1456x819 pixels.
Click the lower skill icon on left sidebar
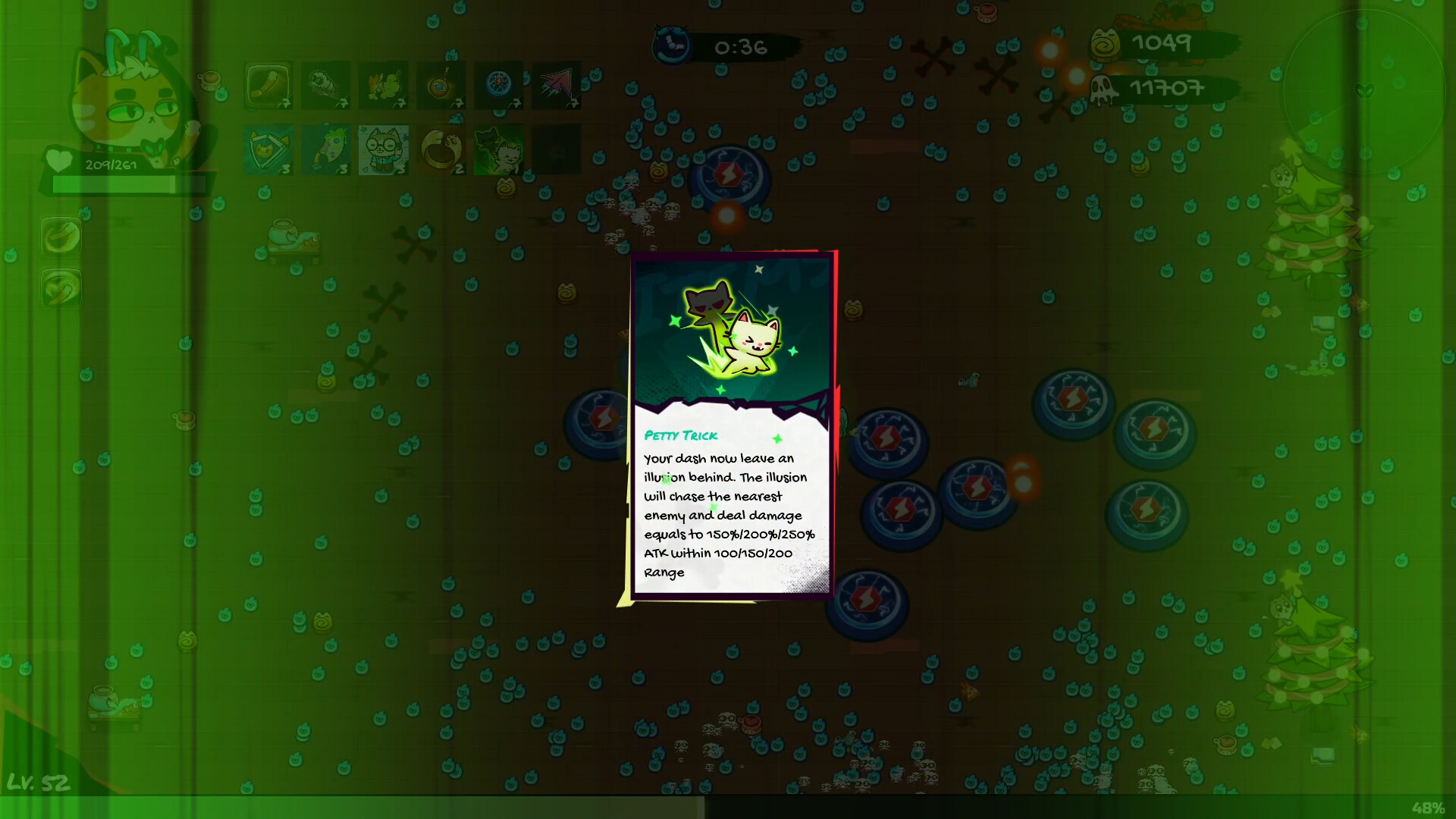pyautogui.click(x=61, y=289)
